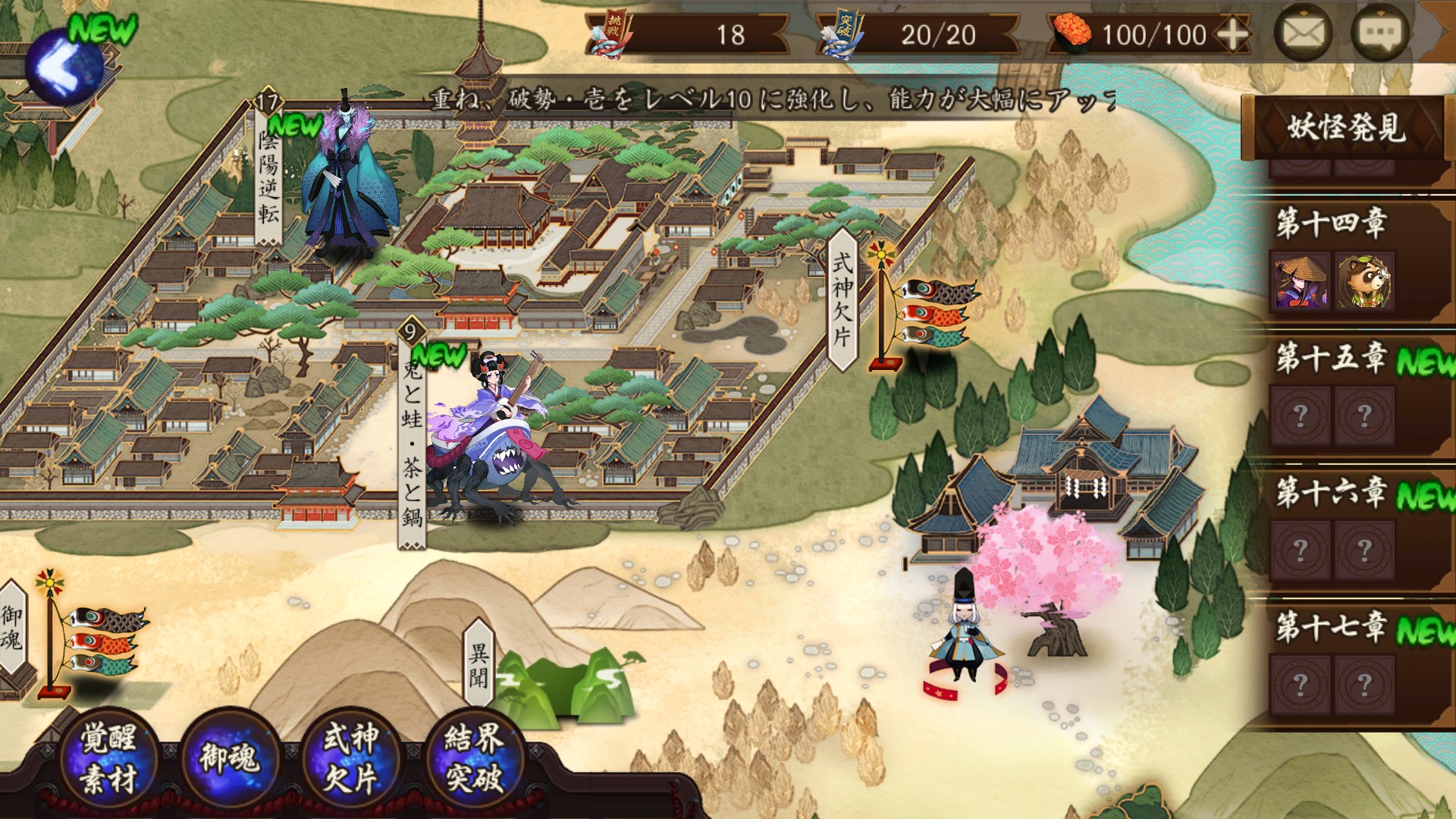Click the straw-hat yokai portrait in chapter fourteen
1456x819 pixels.
coord(1301,282)
